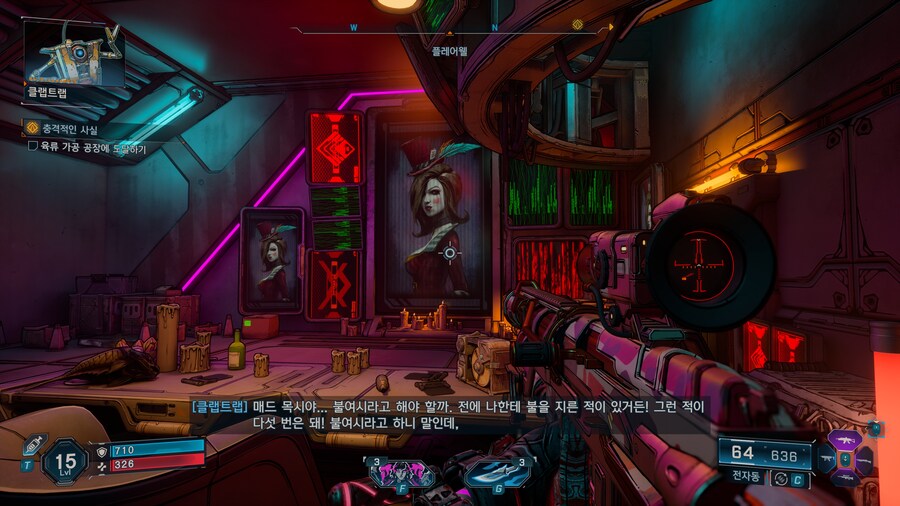Viewport: 900px width, 506px height.
Task: Select the tracked quest 충격적인 사실
Action: (x=70, y=129)
